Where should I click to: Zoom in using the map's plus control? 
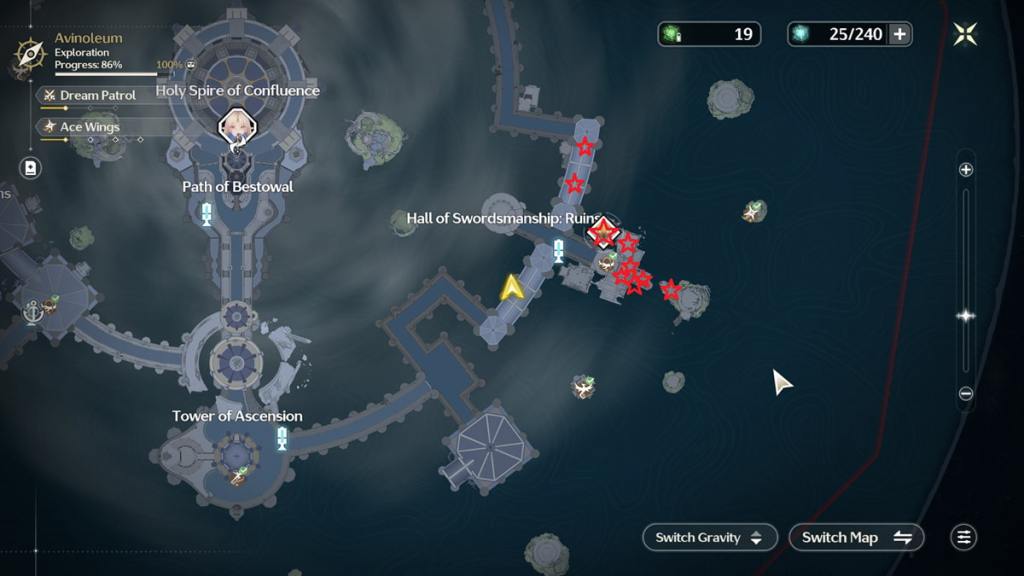966,170
